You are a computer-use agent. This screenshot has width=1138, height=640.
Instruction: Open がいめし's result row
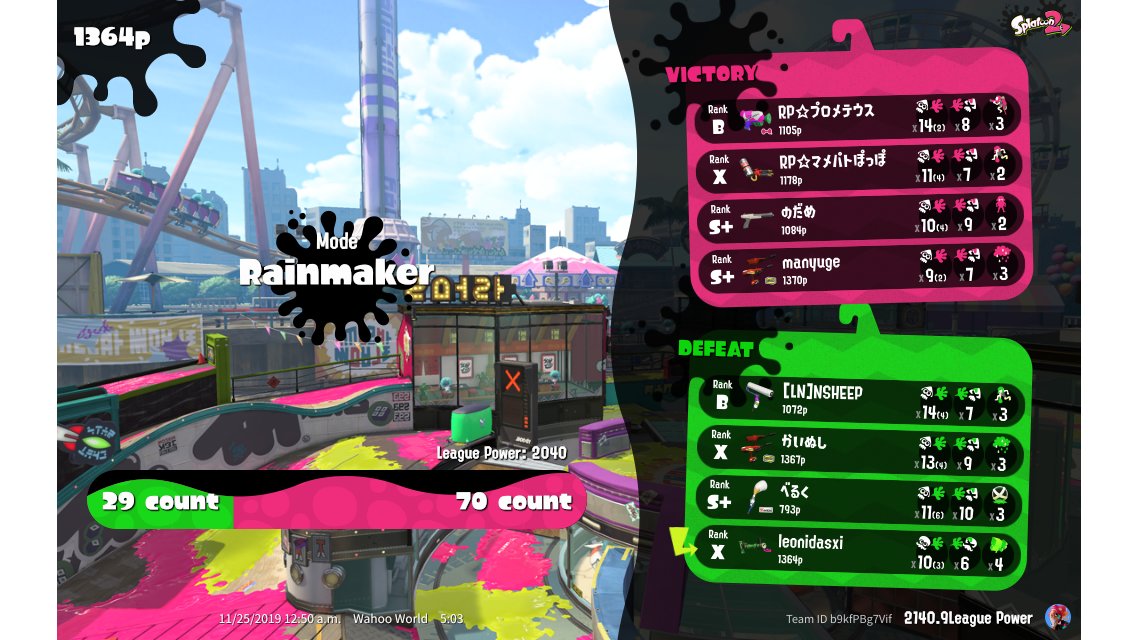(857, 449)
